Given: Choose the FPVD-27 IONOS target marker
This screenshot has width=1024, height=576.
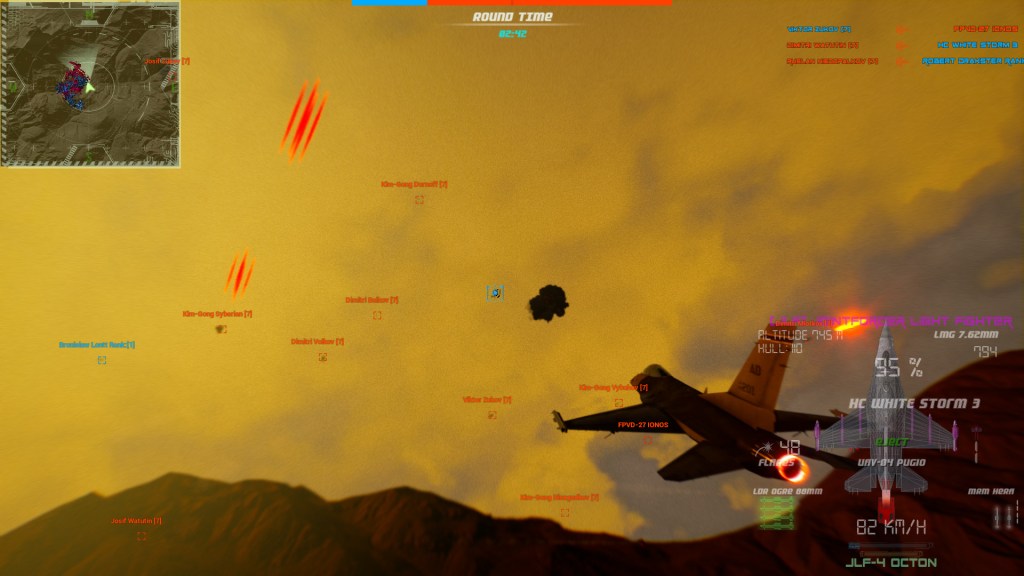Looking at the screenshot, I should pos(647,438).
